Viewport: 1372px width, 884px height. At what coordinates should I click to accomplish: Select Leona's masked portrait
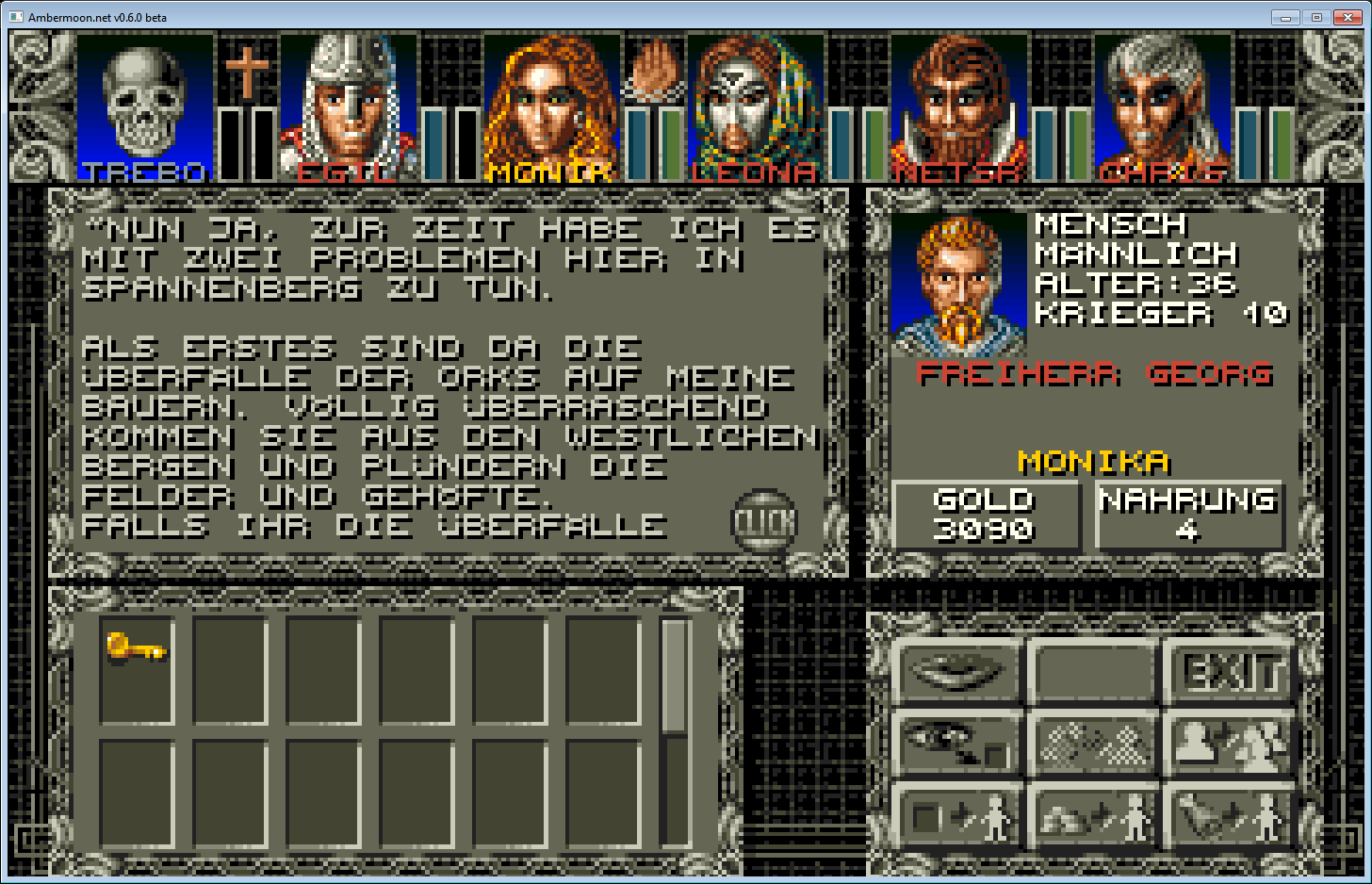click(x=755, y=106)
